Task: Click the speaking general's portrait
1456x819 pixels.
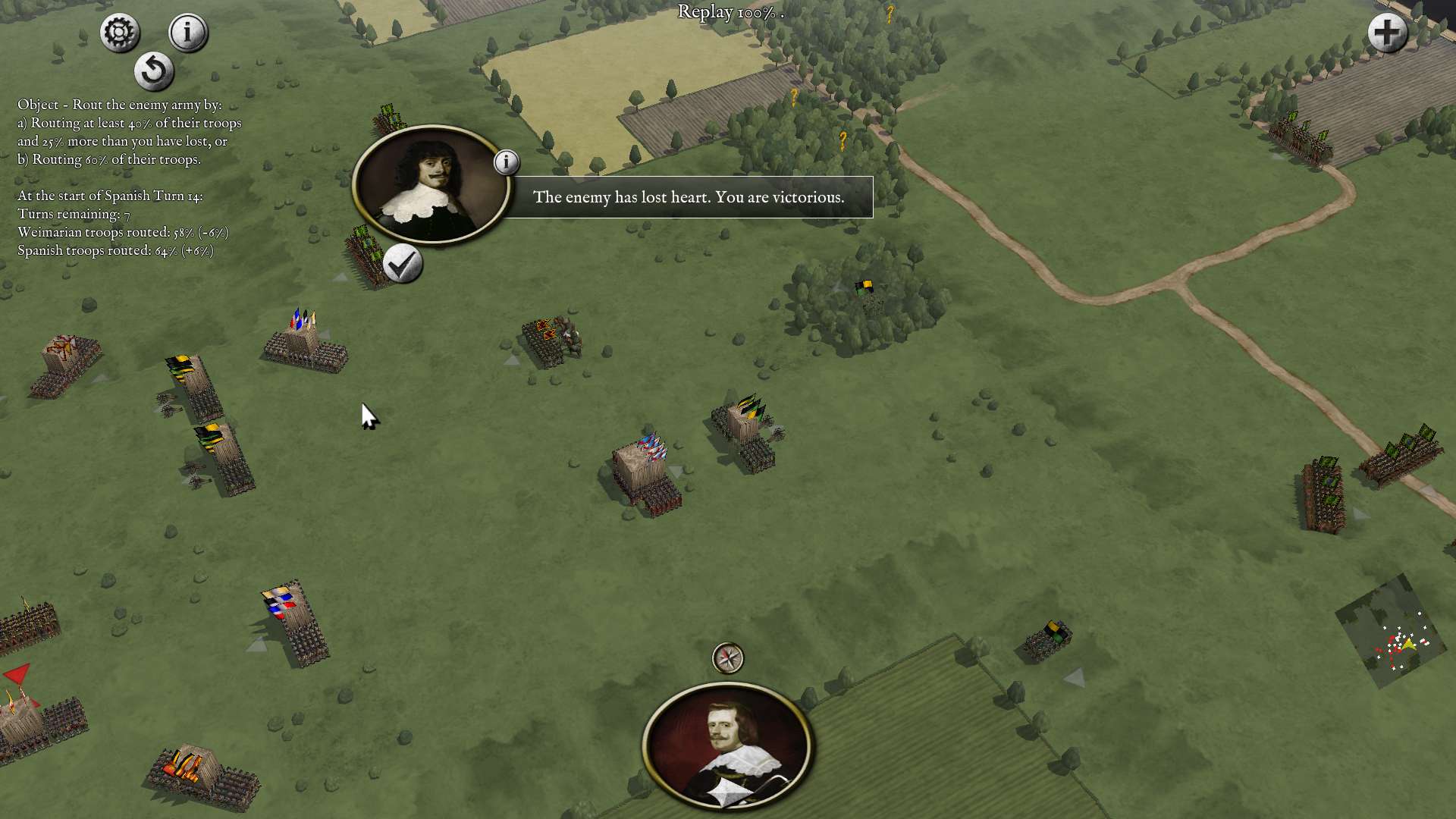Action: pyautogui.click(x=431, y=184)
